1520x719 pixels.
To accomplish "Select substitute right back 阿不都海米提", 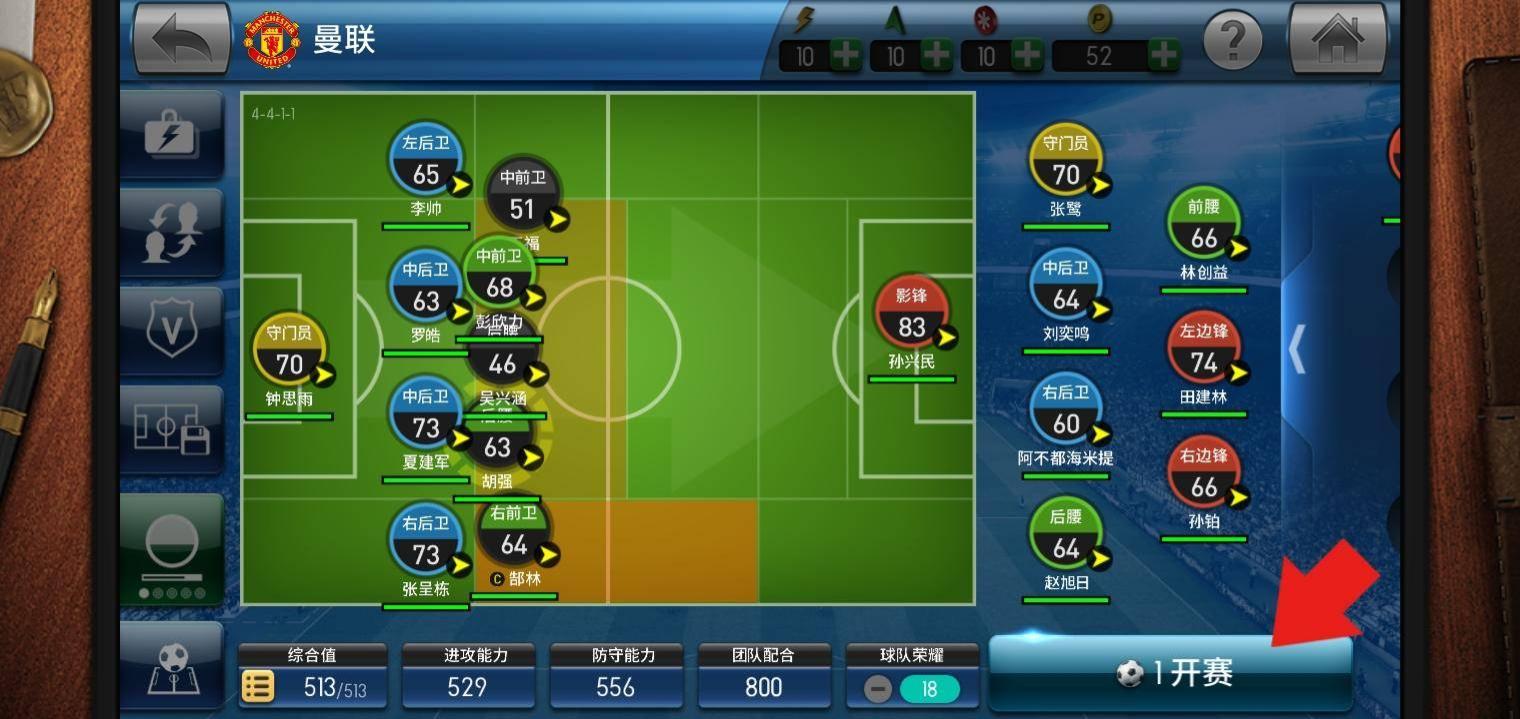I will click(x=1066, y=414).
